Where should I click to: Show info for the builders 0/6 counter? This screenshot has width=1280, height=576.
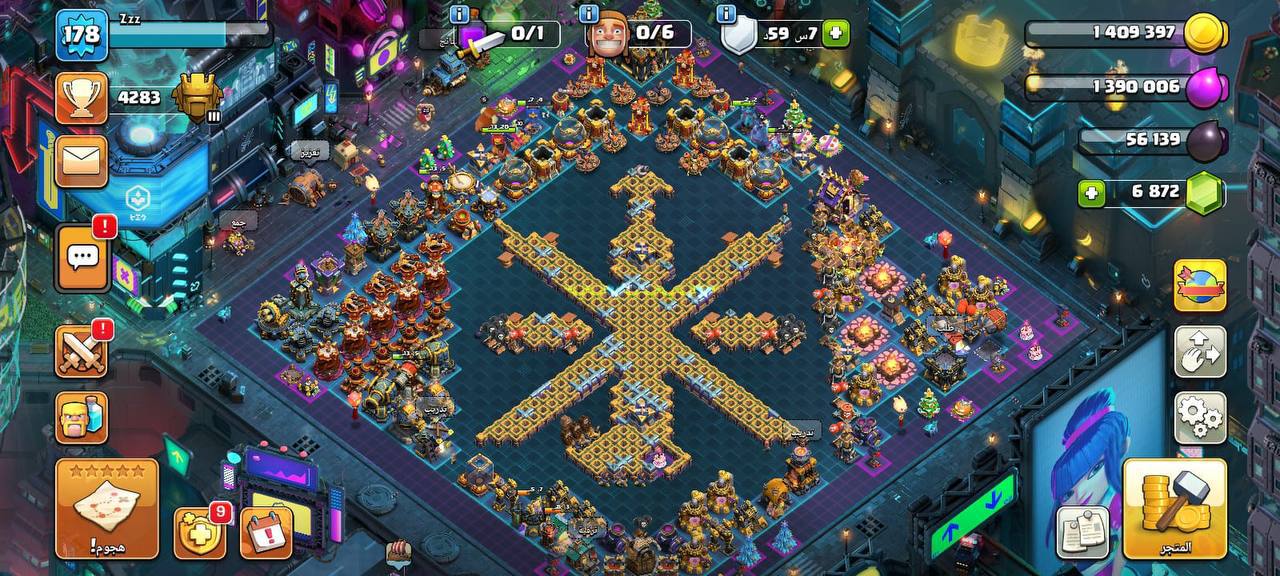pyautogui.click(x=589, y=14)
